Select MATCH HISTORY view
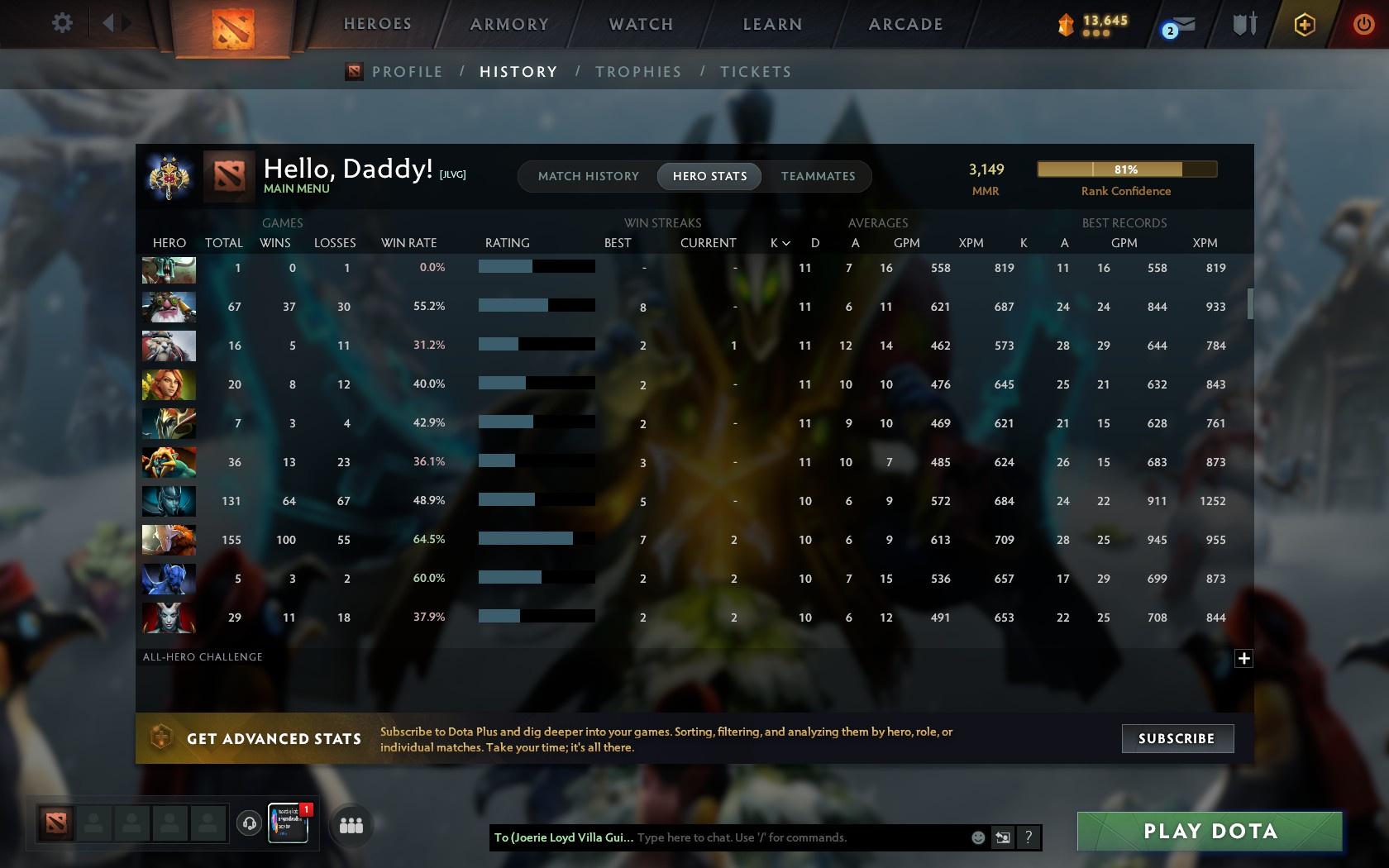The image size is (1389, 868). [588, 176]
